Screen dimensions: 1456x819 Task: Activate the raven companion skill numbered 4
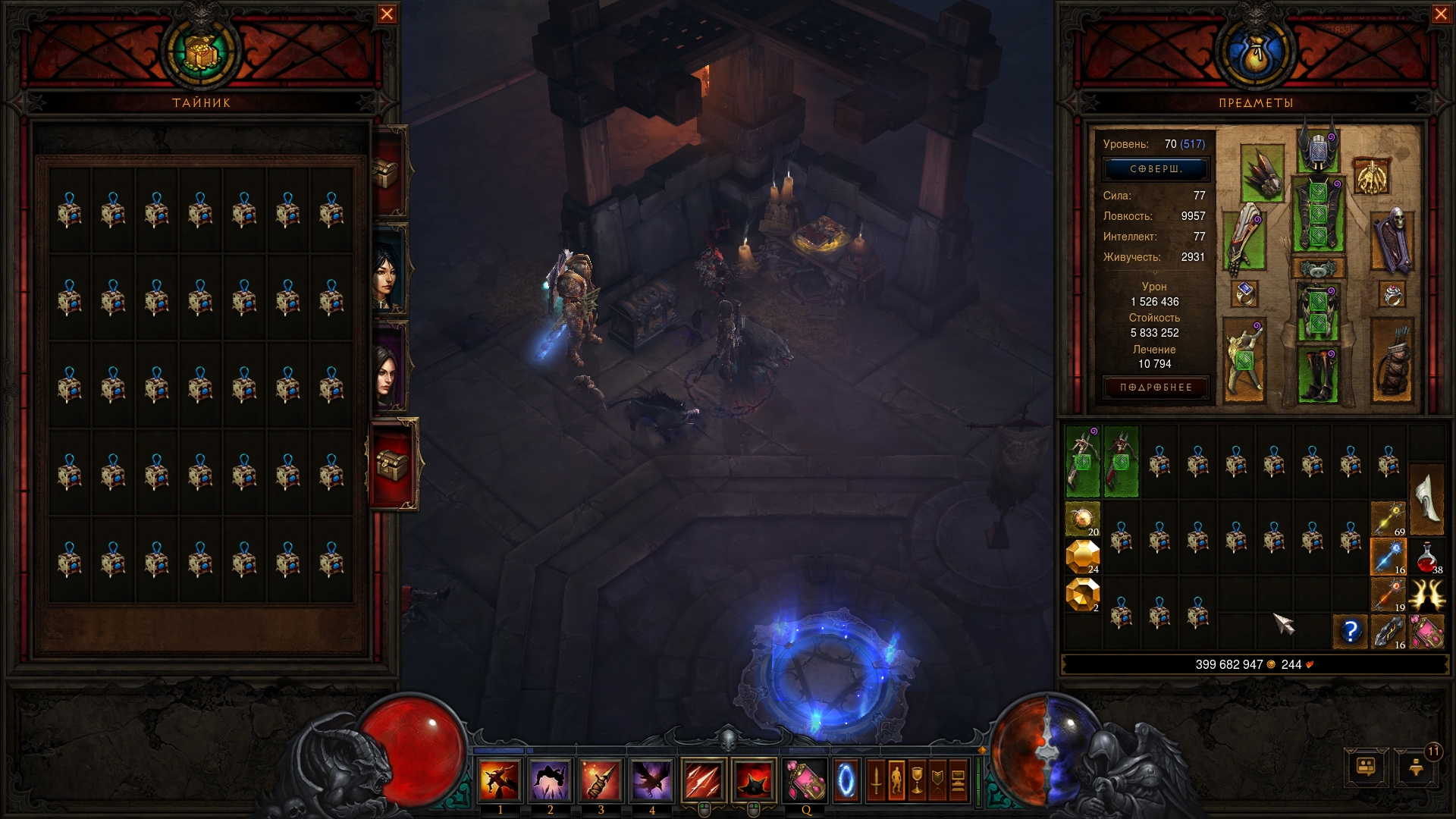point(651,780)
